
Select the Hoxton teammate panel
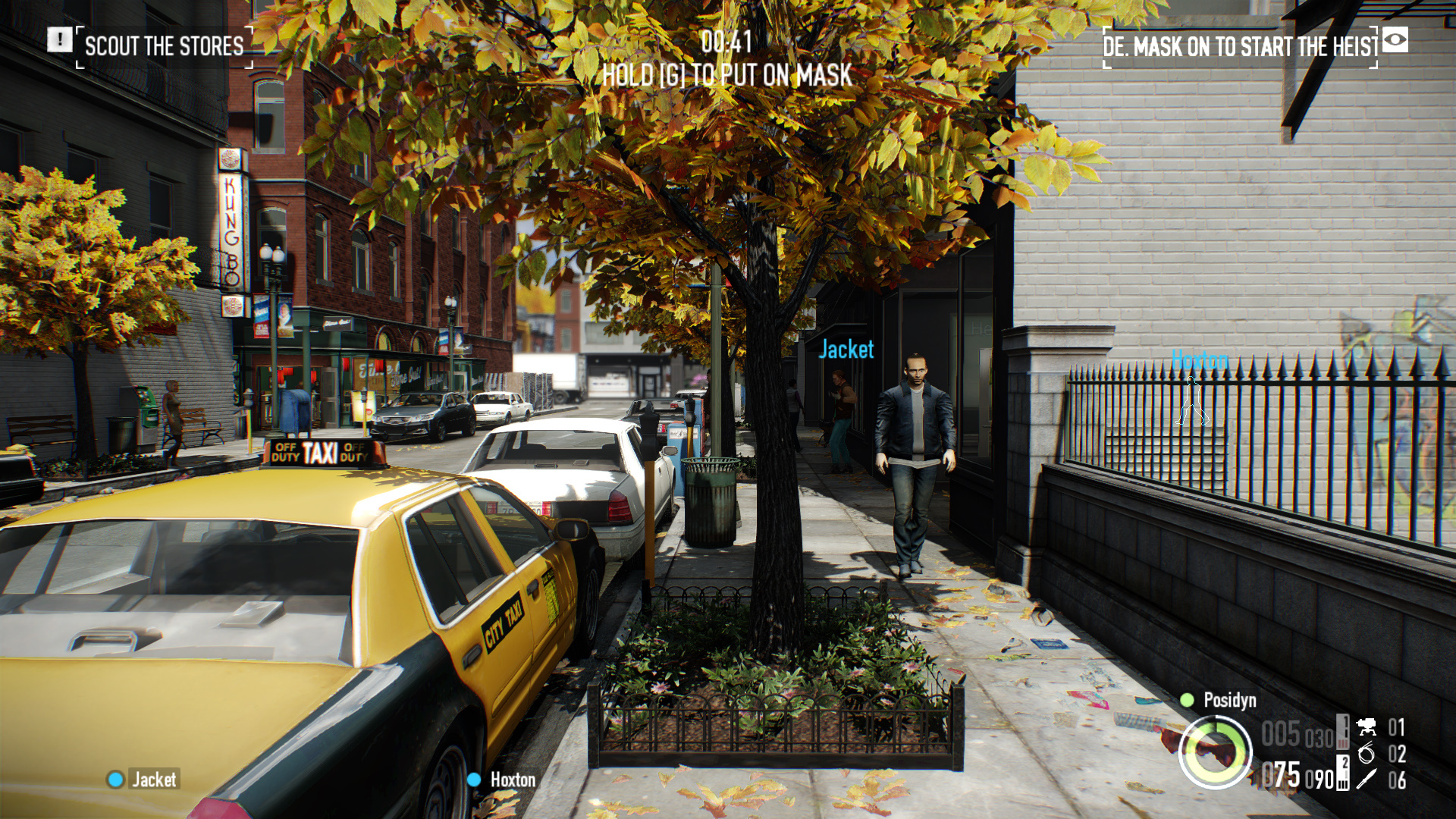click(x=502, y=779)
